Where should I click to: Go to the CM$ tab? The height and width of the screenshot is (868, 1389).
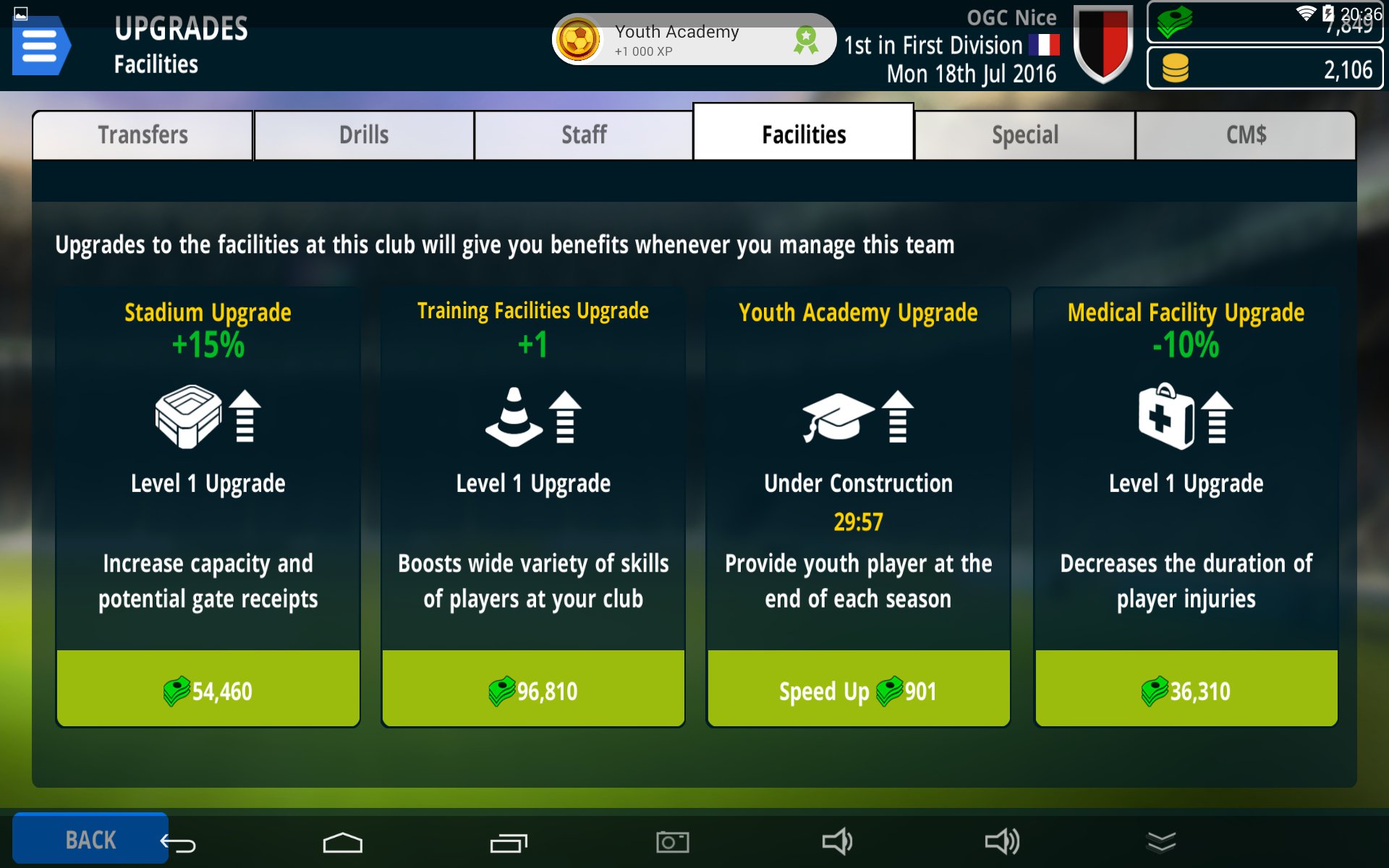pos(1245,135)
